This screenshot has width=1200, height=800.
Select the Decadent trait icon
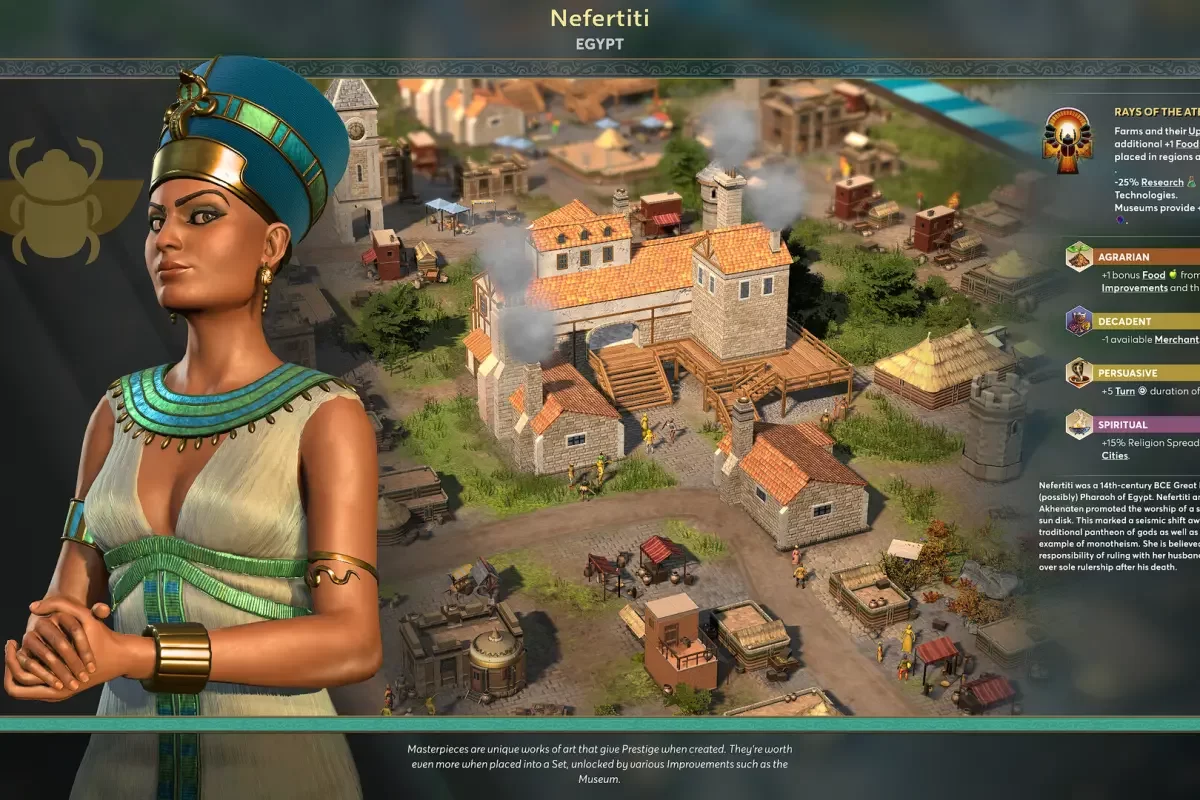[x=1079, y=321]
